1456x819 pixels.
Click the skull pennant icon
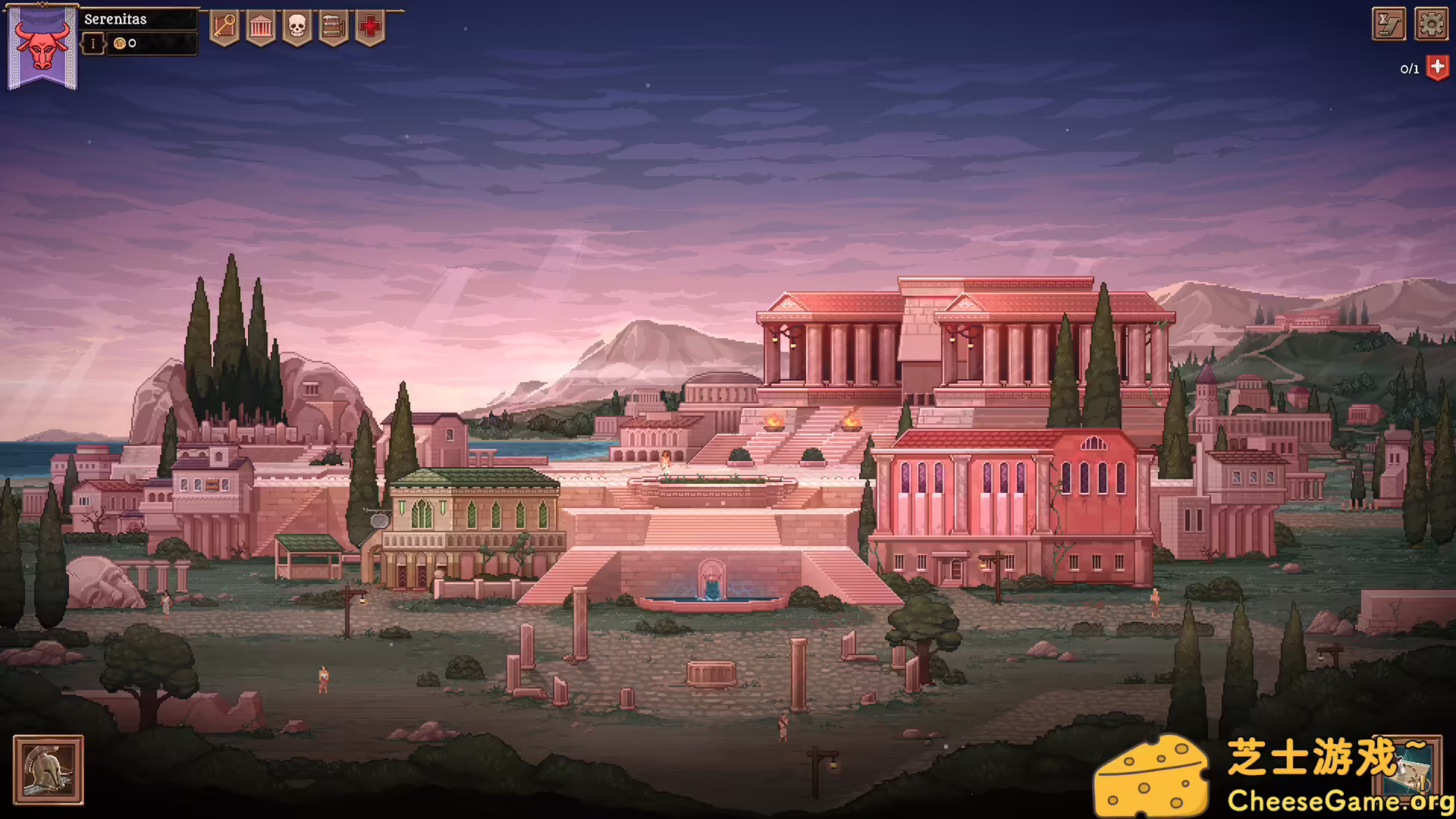[x=297, y=26]
